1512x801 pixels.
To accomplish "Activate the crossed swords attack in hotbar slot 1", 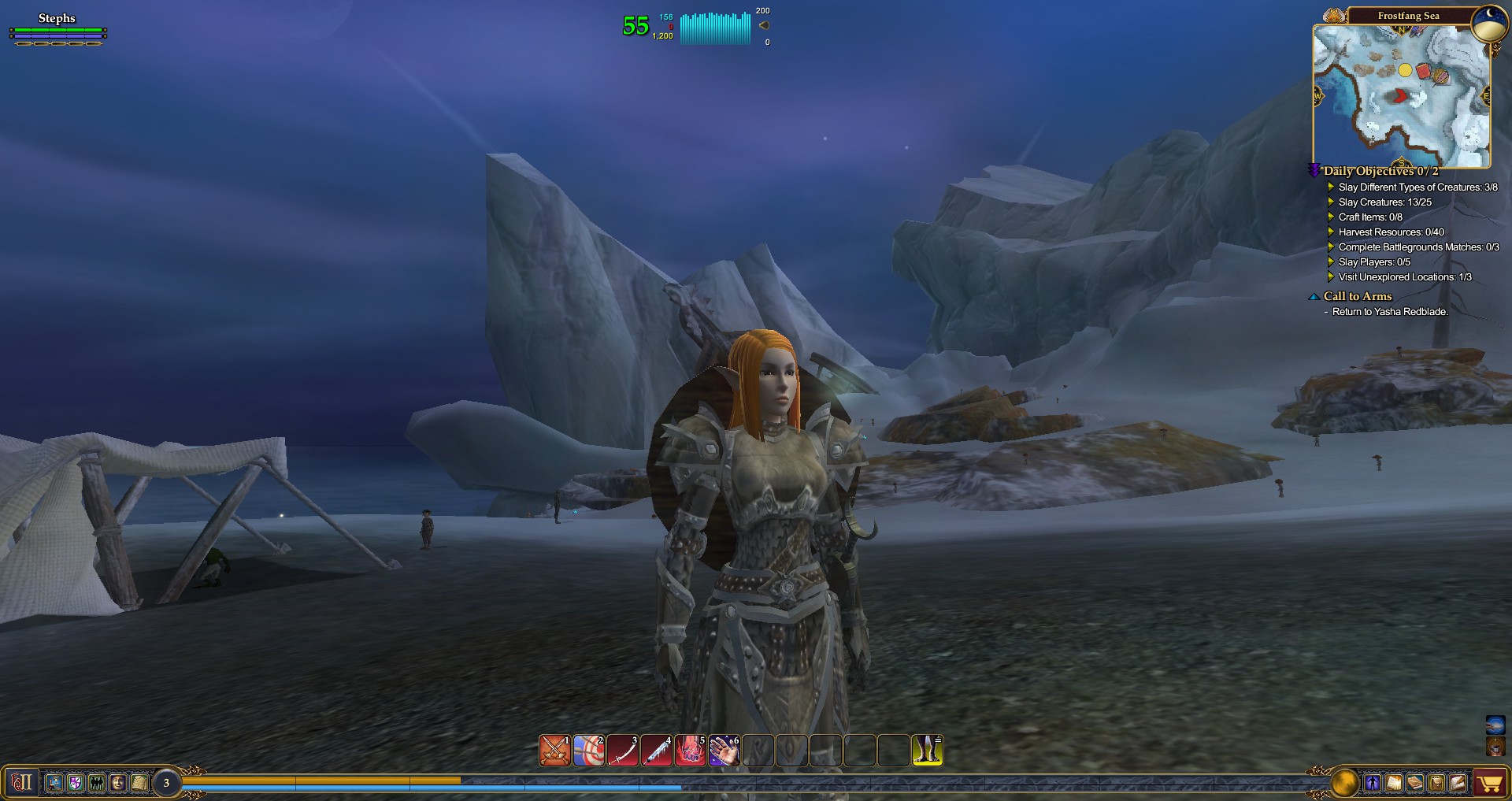I will click(554, 751).
